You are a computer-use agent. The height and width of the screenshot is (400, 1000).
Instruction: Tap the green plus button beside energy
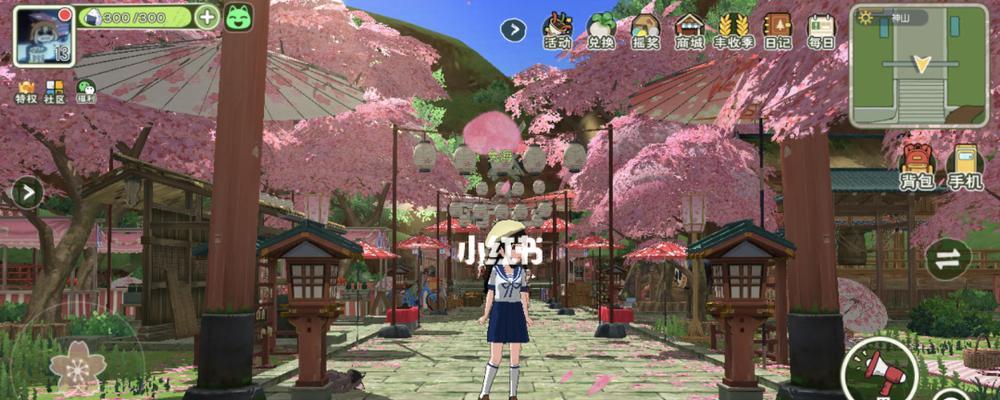tap(207, 17)
